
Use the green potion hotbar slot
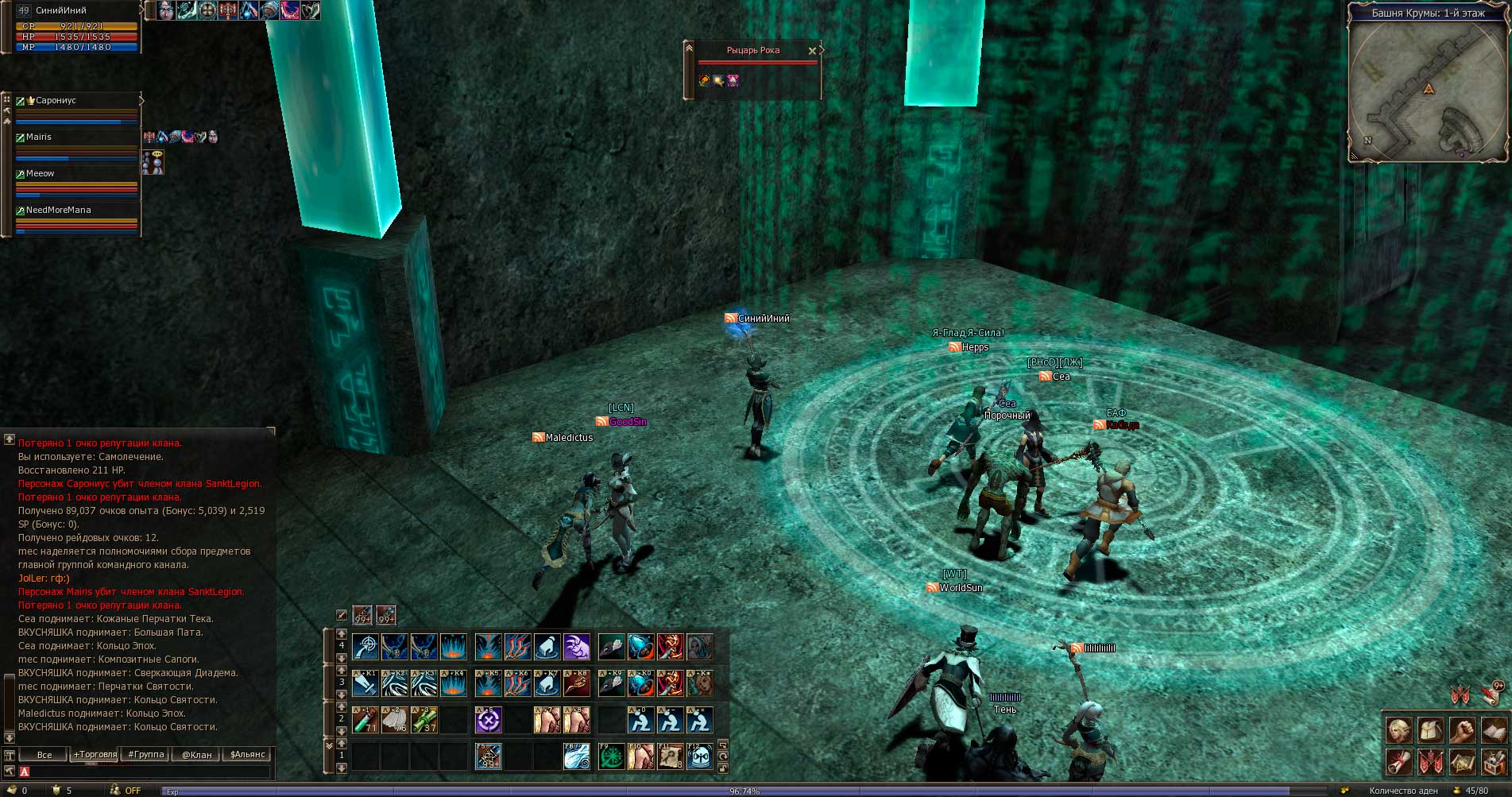365,721
